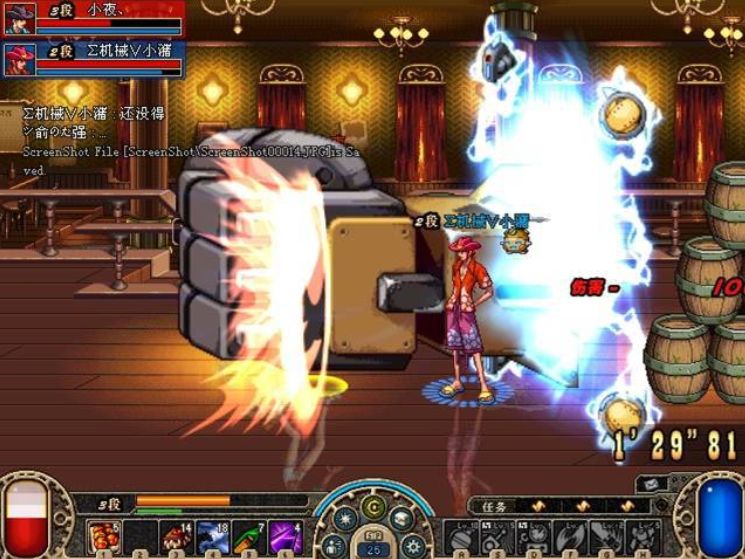Activate the robot skill on key D

[x=534, y=536]
